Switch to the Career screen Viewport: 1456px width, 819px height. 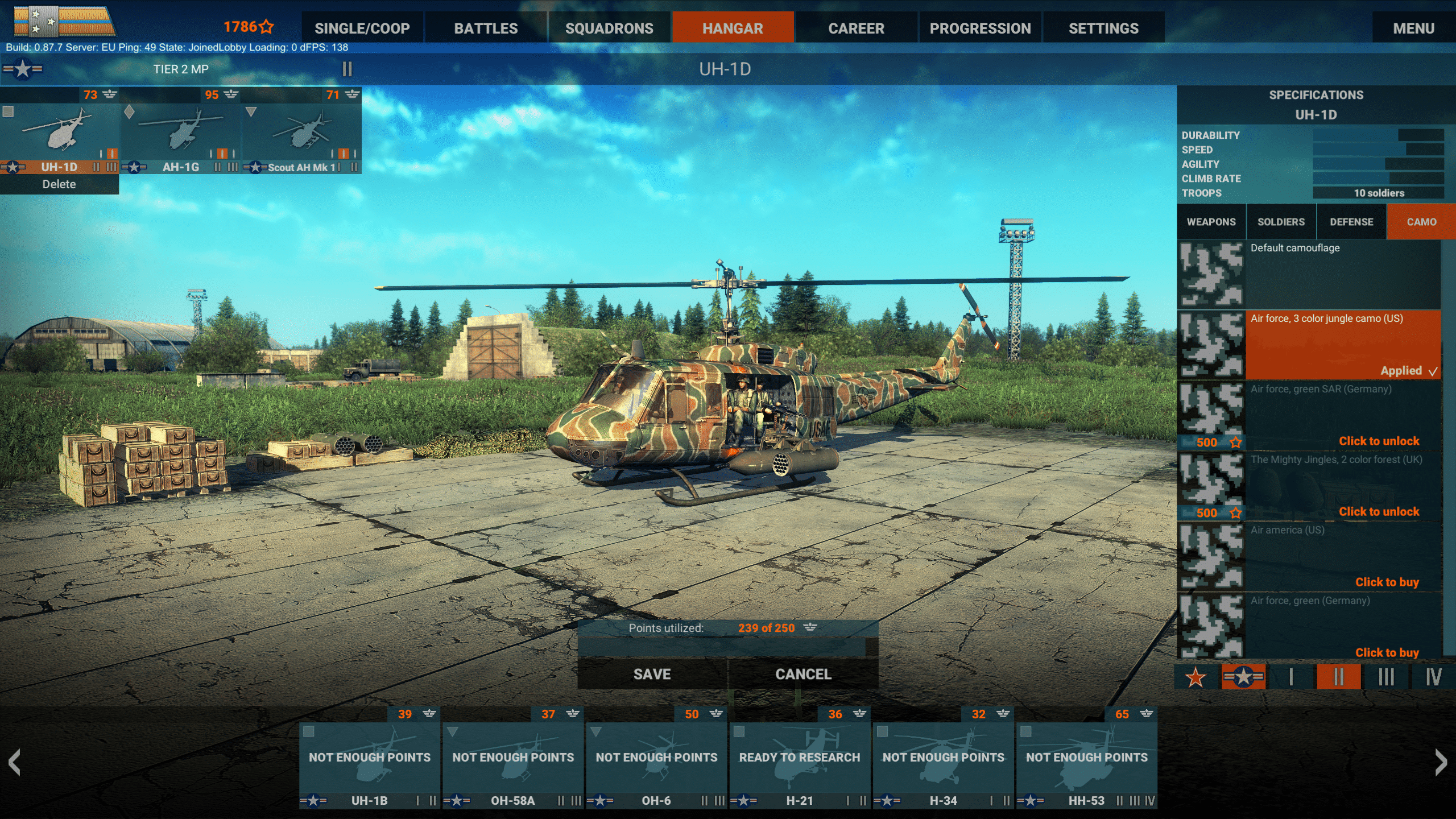coord(856,28)
